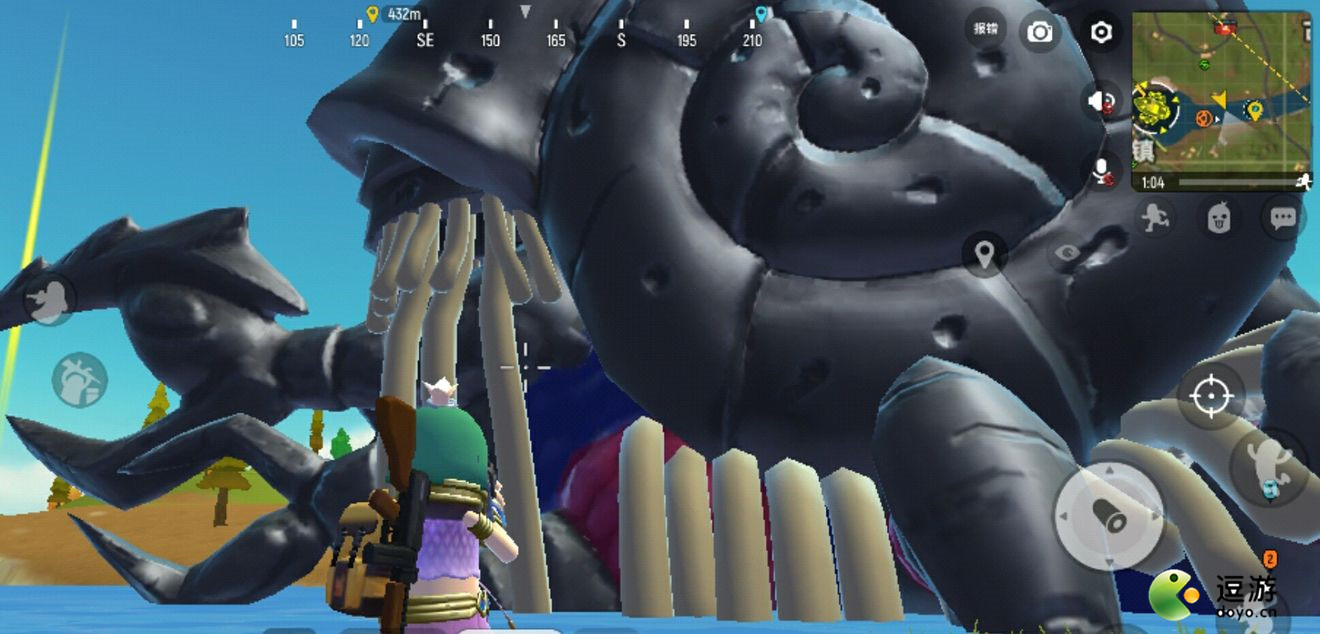This screenshot has height=634, width=1320.
Task: Open the chick face sticker button
Action: [x=1219, y=216]
